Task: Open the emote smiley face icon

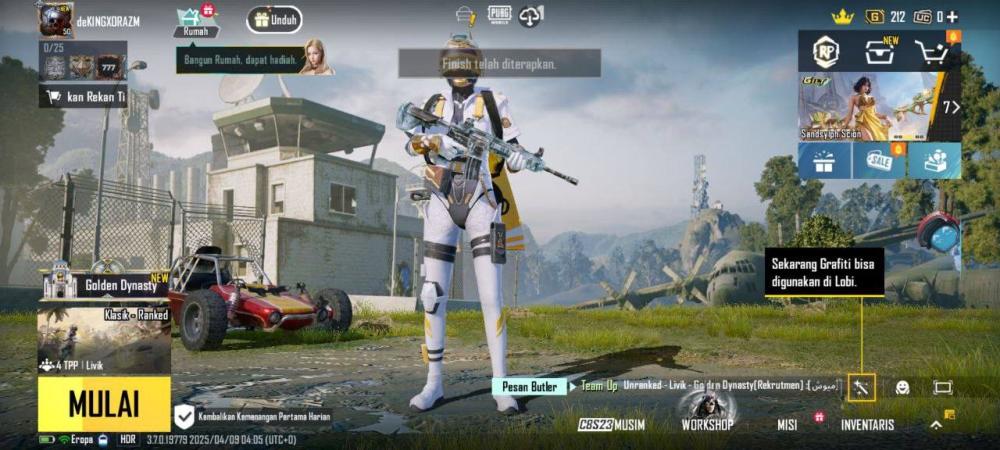Action: click(x=903, y=387)
